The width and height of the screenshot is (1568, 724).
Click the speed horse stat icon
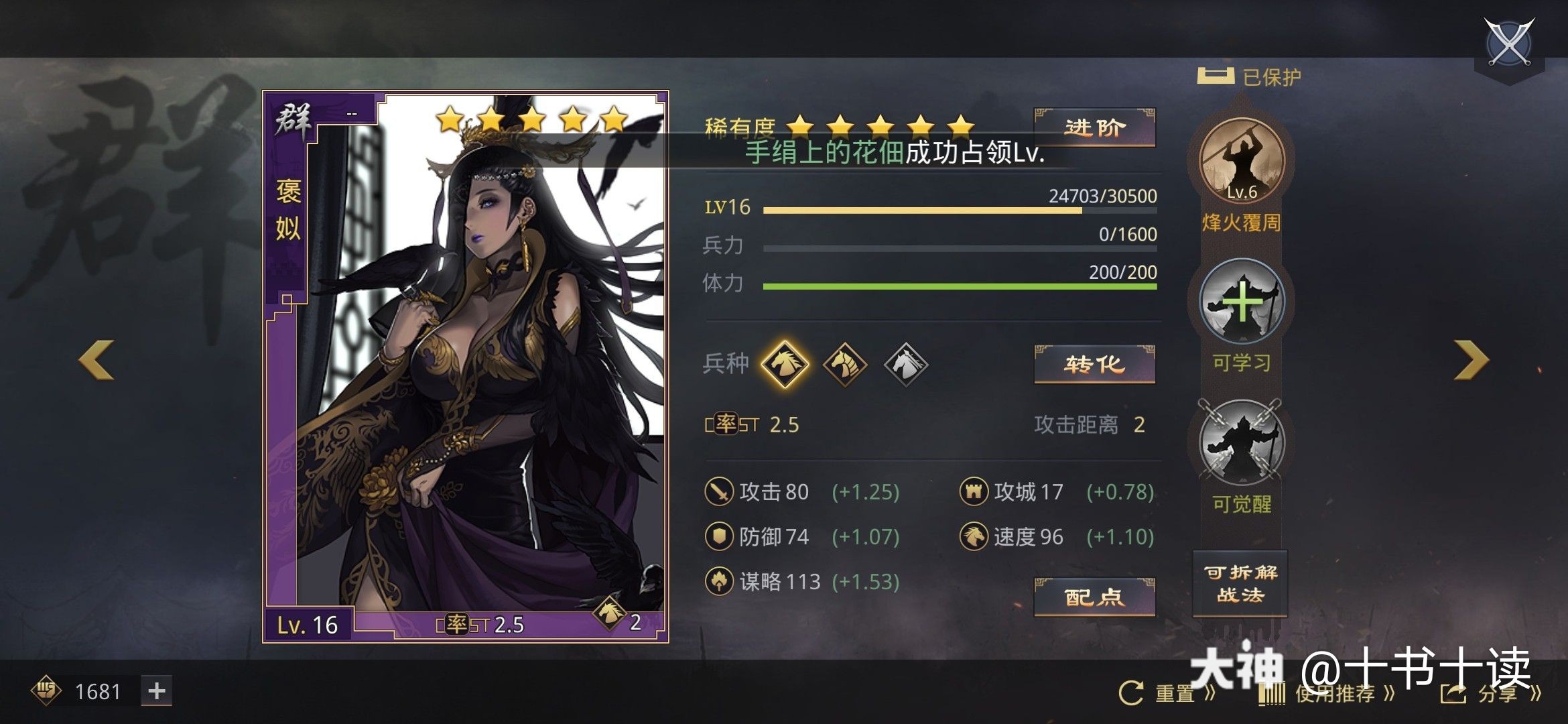click(975, 536)
